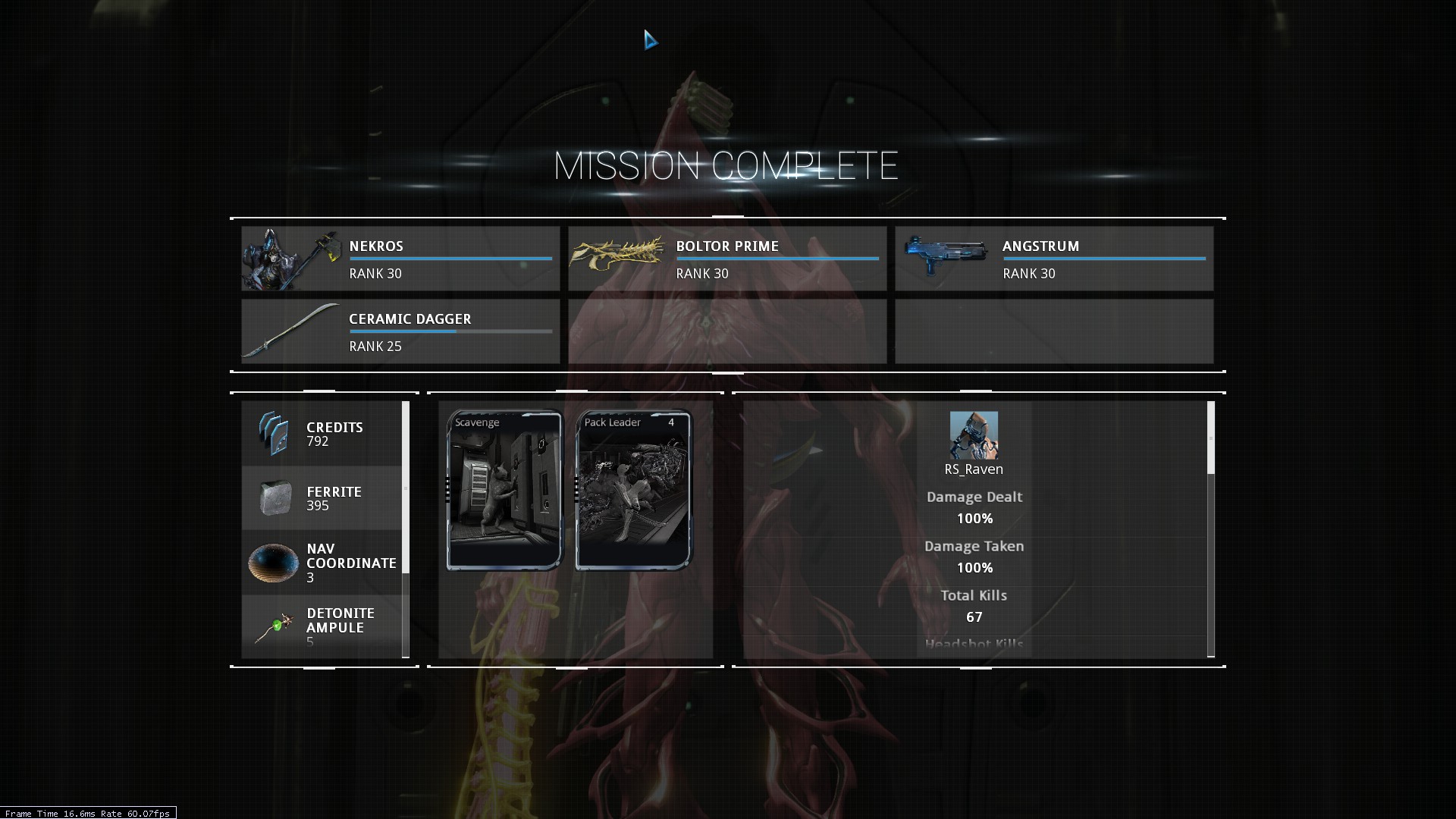Screen dimensions: 1456x819
Task: Click the Detonite Ampule reward row
Action: pyautogui.click(x=322, y=626)
